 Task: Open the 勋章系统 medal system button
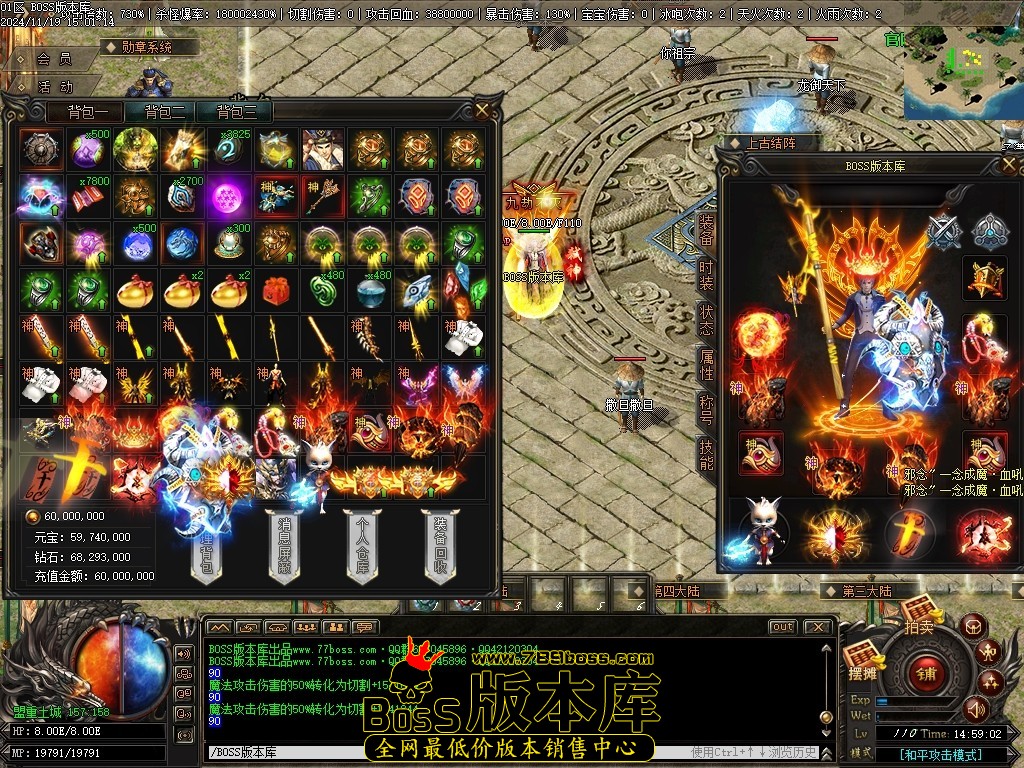[x=146, y=47]
